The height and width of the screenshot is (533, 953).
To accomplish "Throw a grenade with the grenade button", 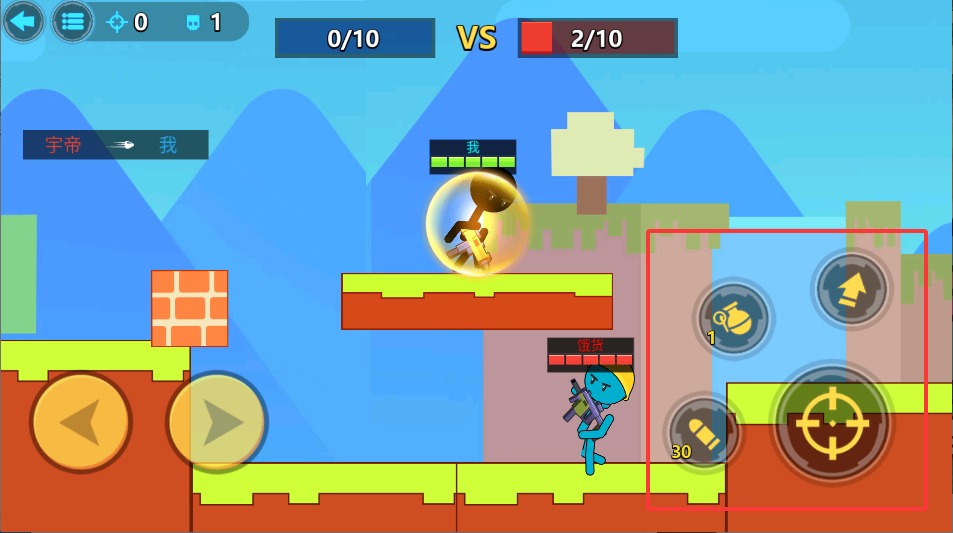I will point(734,318).
